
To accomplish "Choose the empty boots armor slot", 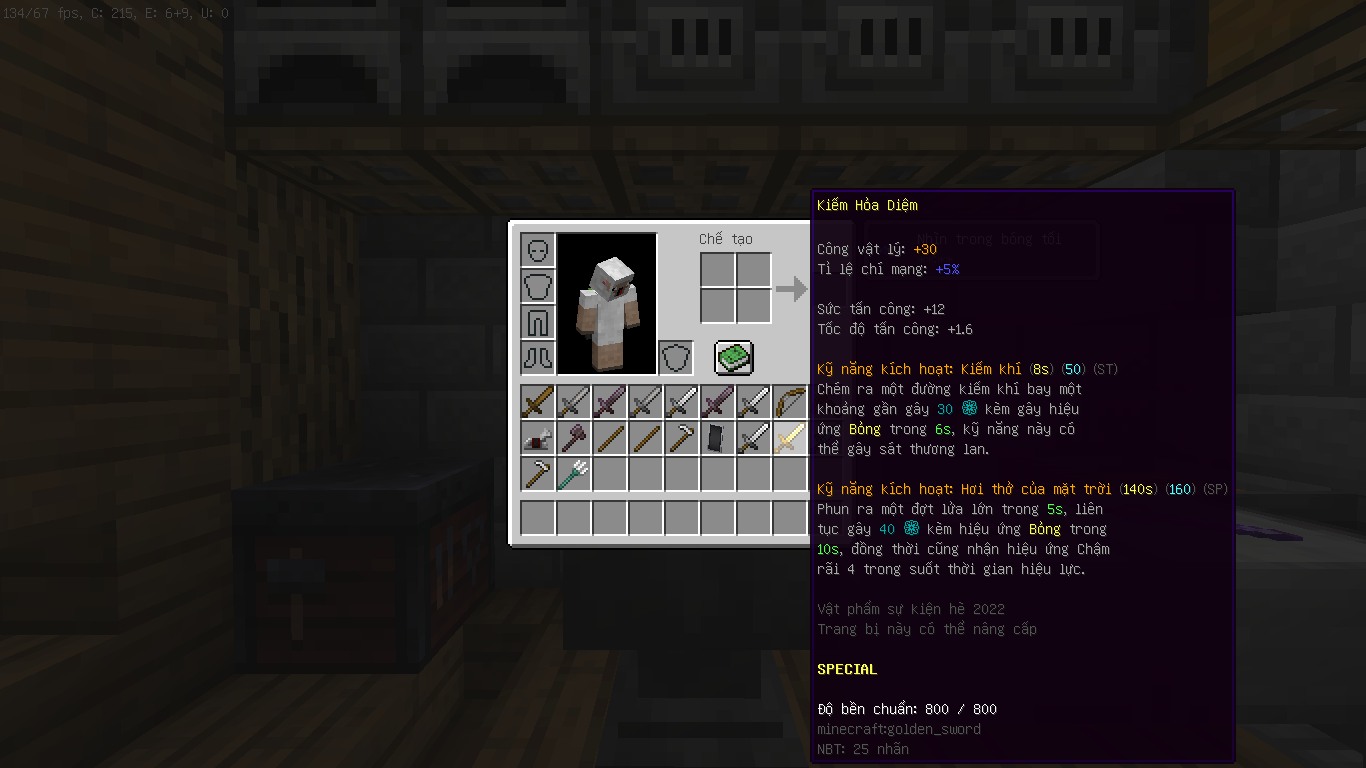I will pyautogui.click(x=537, y=357).
